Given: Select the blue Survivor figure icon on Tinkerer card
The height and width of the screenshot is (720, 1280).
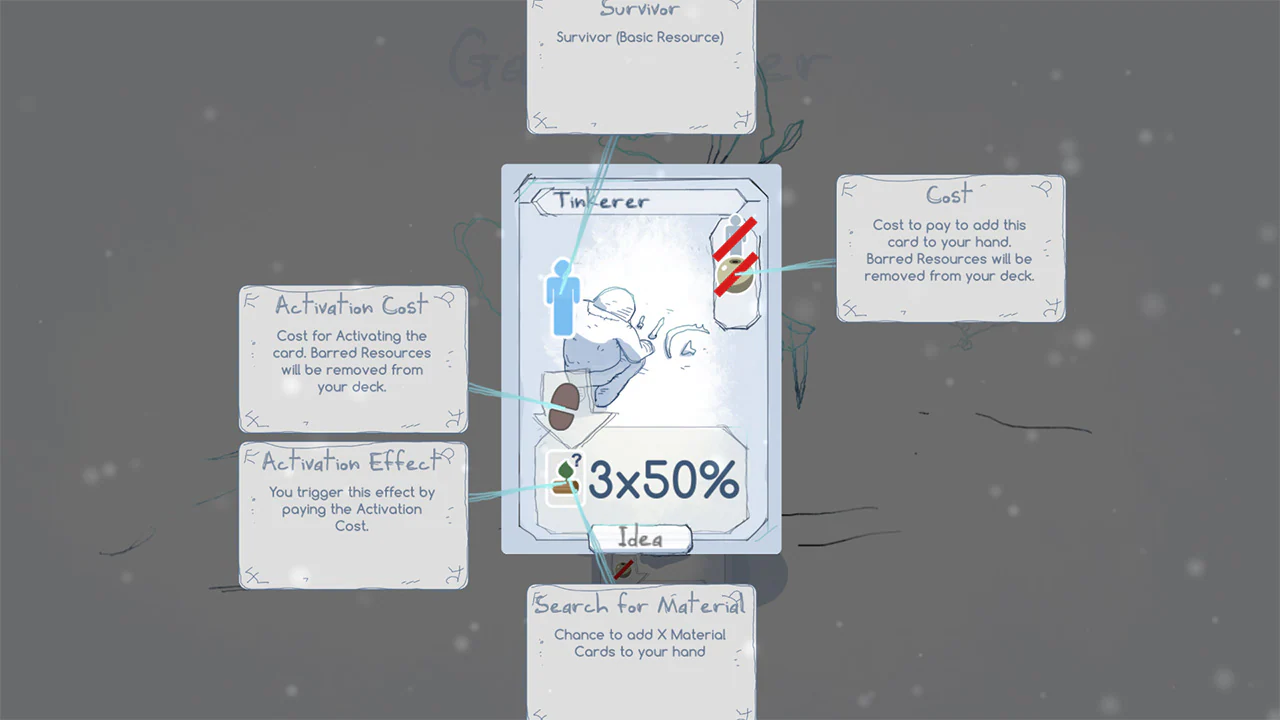Looking at the screenshot, I should click(563, 295).
